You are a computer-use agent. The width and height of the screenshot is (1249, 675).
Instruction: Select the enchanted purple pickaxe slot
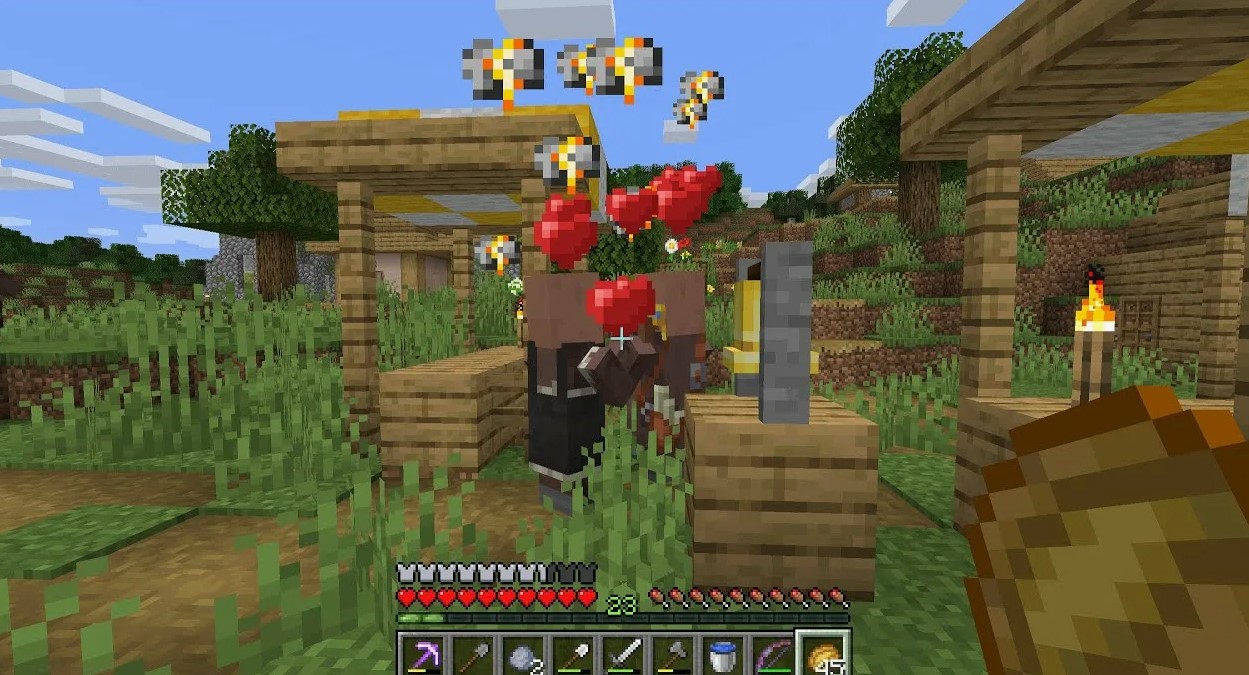click(x=423, y=656)
